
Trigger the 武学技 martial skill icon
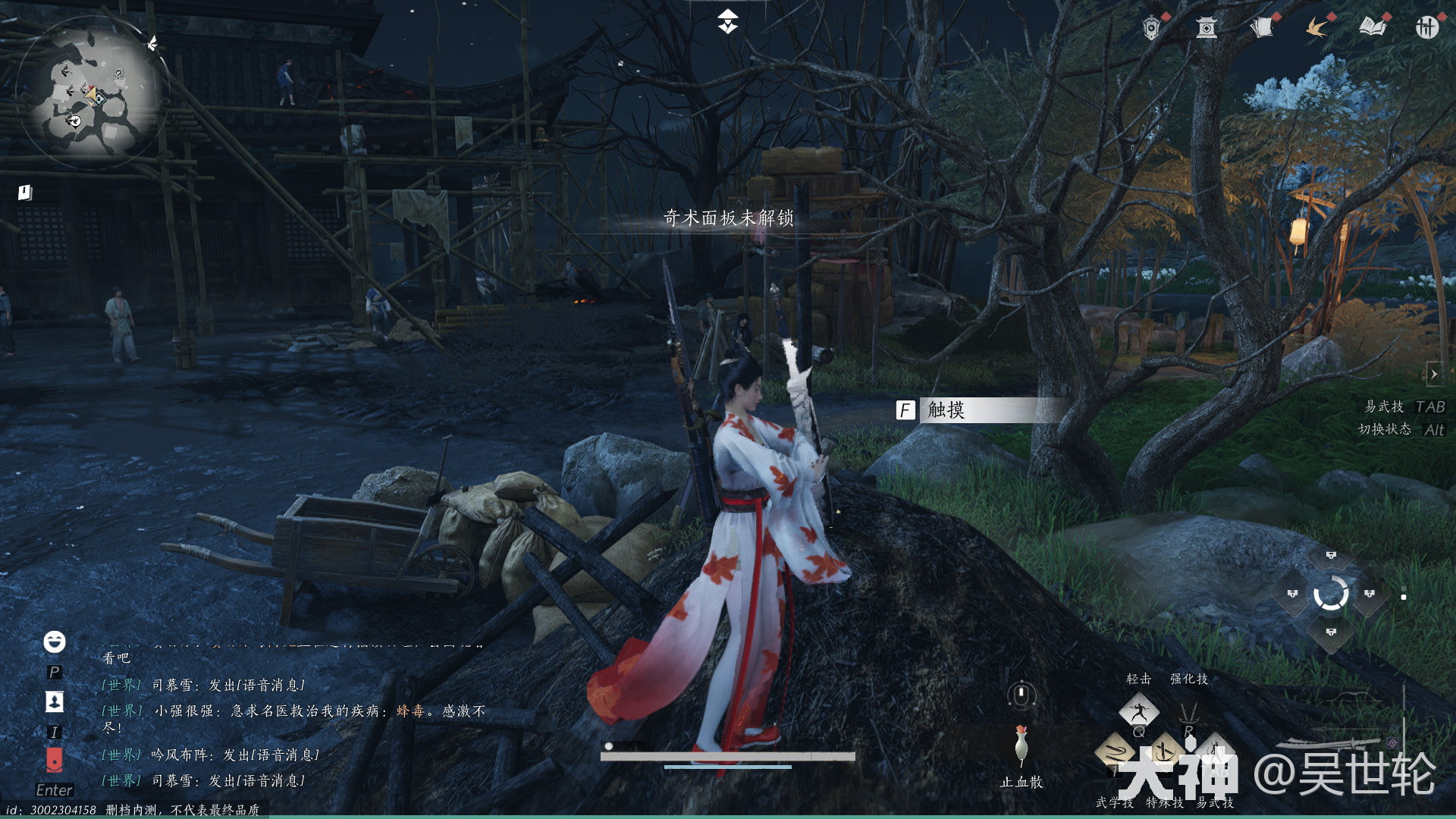click(x=1115, y=753)
